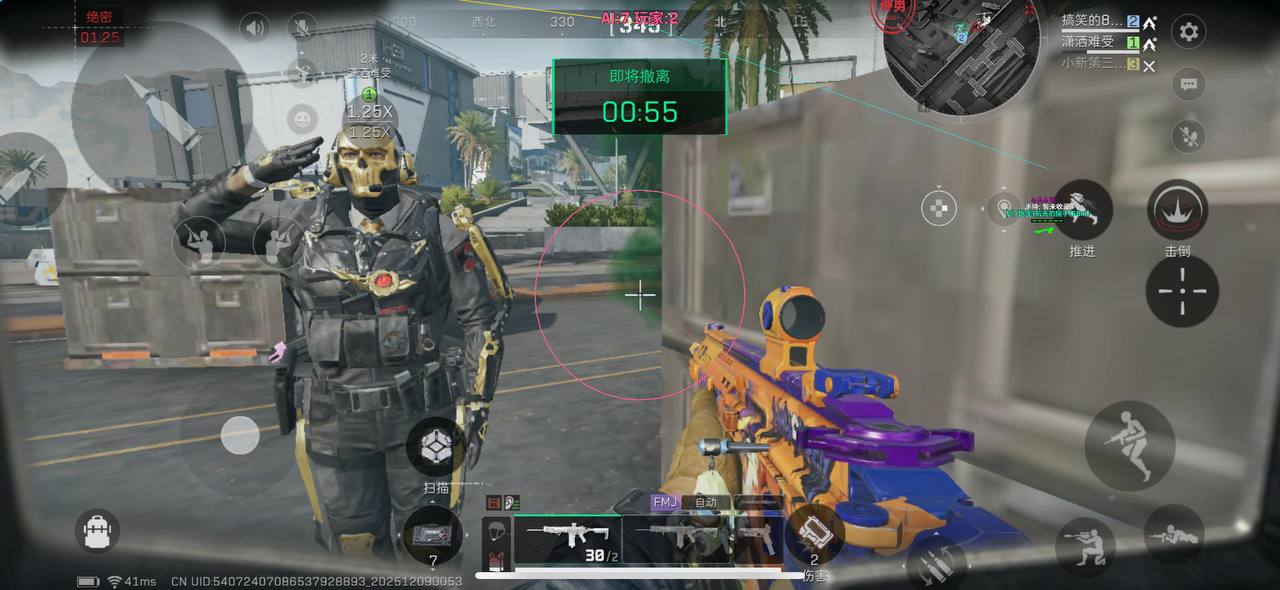
Task: Open the gear settings menu
Action: click(1188, 32)
